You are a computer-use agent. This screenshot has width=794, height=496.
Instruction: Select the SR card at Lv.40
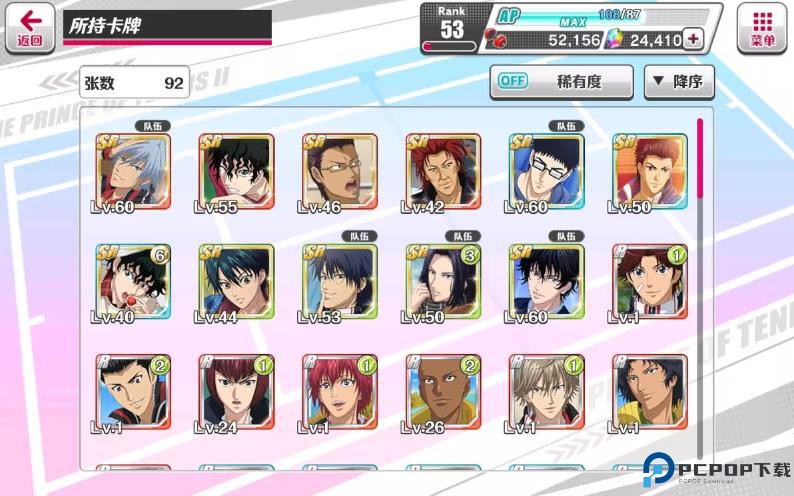(x=133, y=282)
